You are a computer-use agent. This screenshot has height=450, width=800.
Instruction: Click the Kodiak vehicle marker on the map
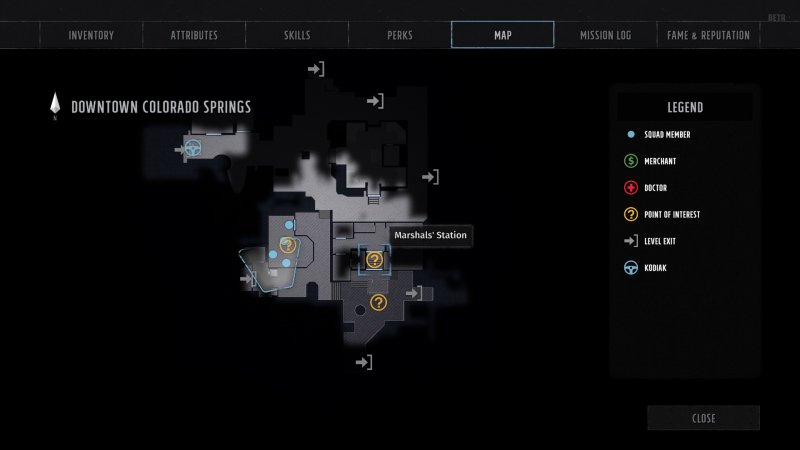(194, 149)
